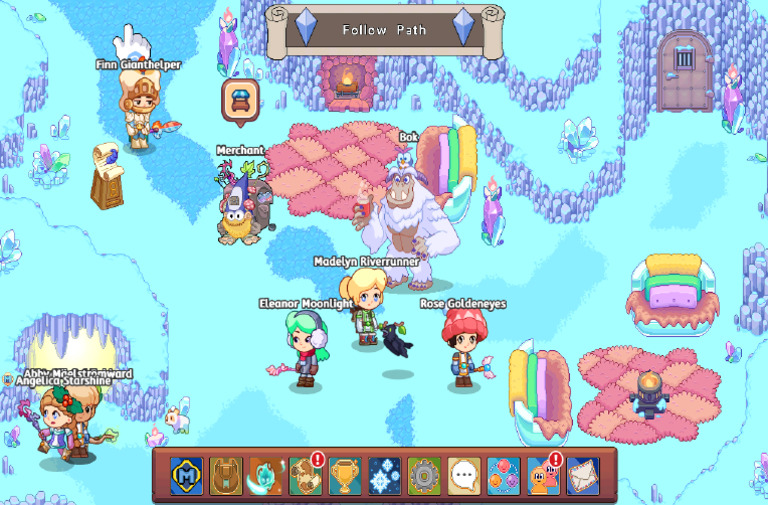Open the envelope mail icon

582,476
